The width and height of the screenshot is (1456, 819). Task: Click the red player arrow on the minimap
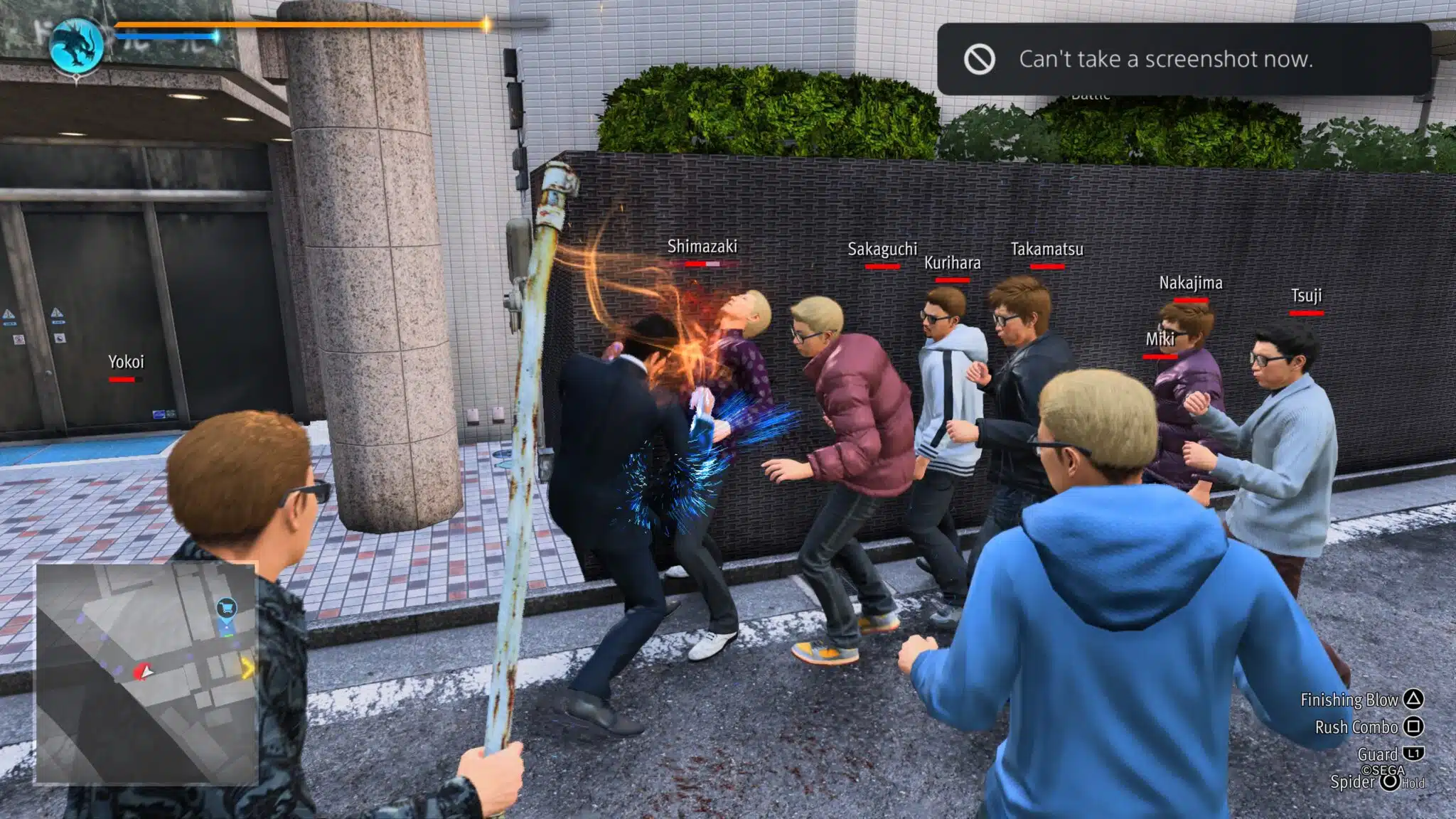pyautogui.click(x=144, y=672)
